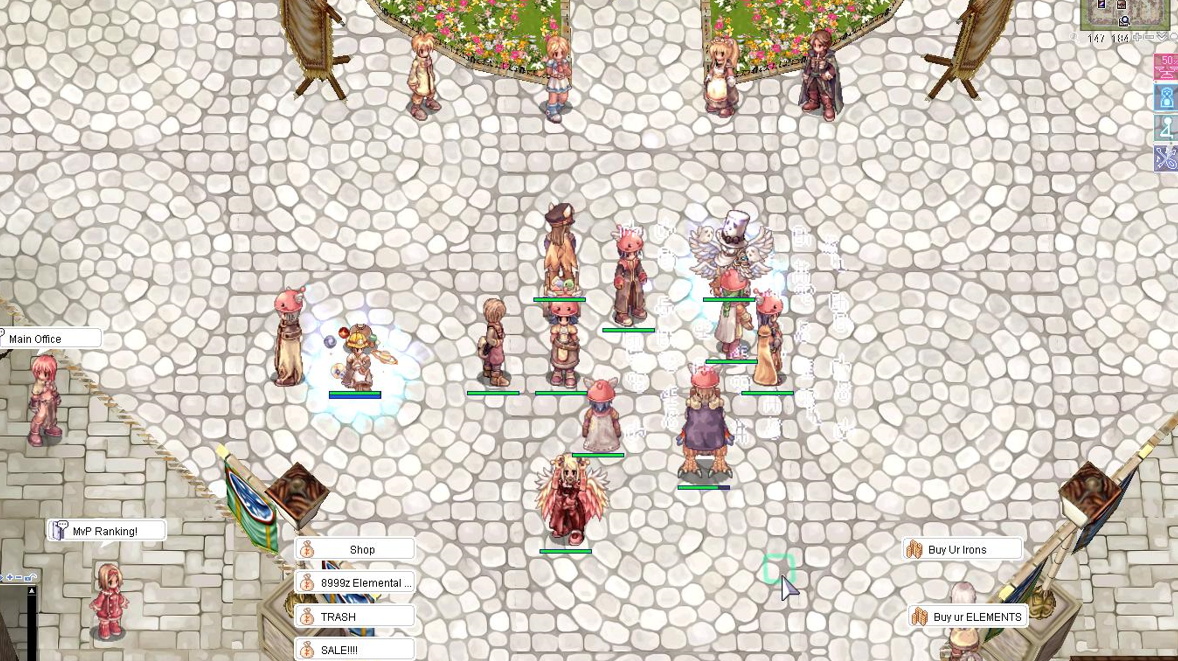Select the crossed tools status icon
The width and height of the screenshot is (1178, 661).
point(1166,158)
